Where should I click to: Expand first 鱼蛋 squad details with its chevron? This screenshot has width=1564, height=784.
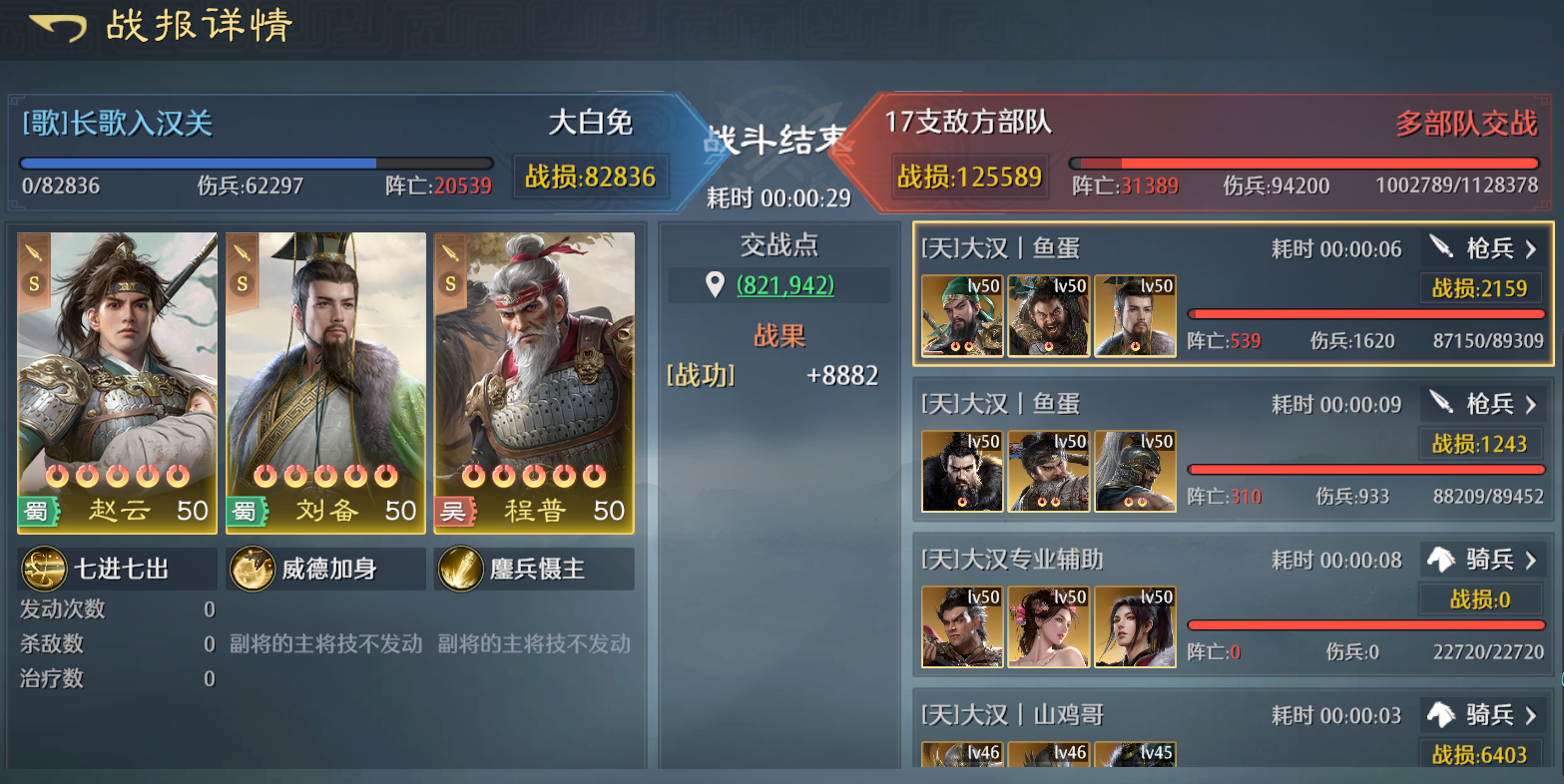pos(1530,248)
